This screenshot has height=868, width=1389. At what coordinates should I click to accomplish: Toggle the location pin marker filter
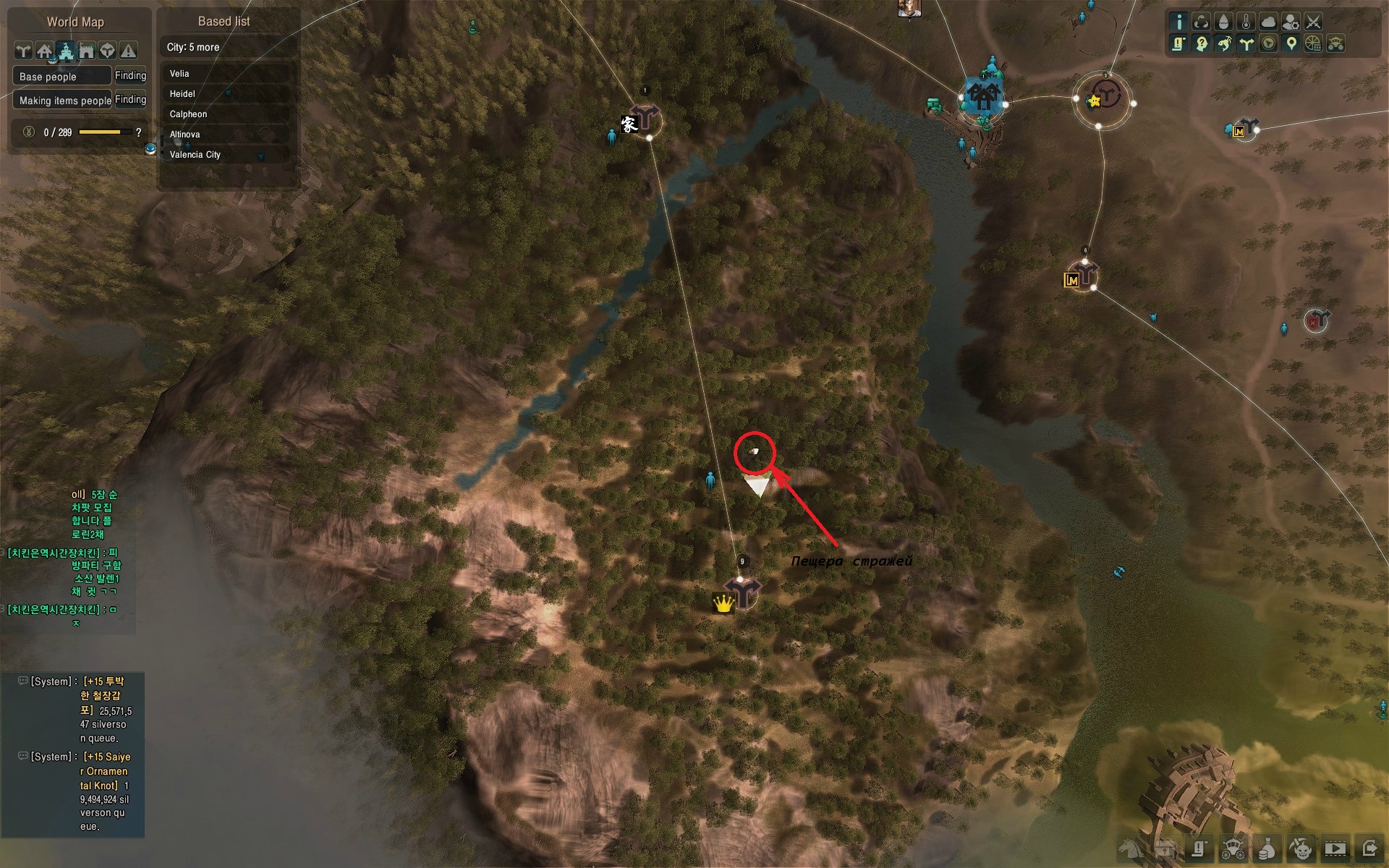coord(1291,44)
